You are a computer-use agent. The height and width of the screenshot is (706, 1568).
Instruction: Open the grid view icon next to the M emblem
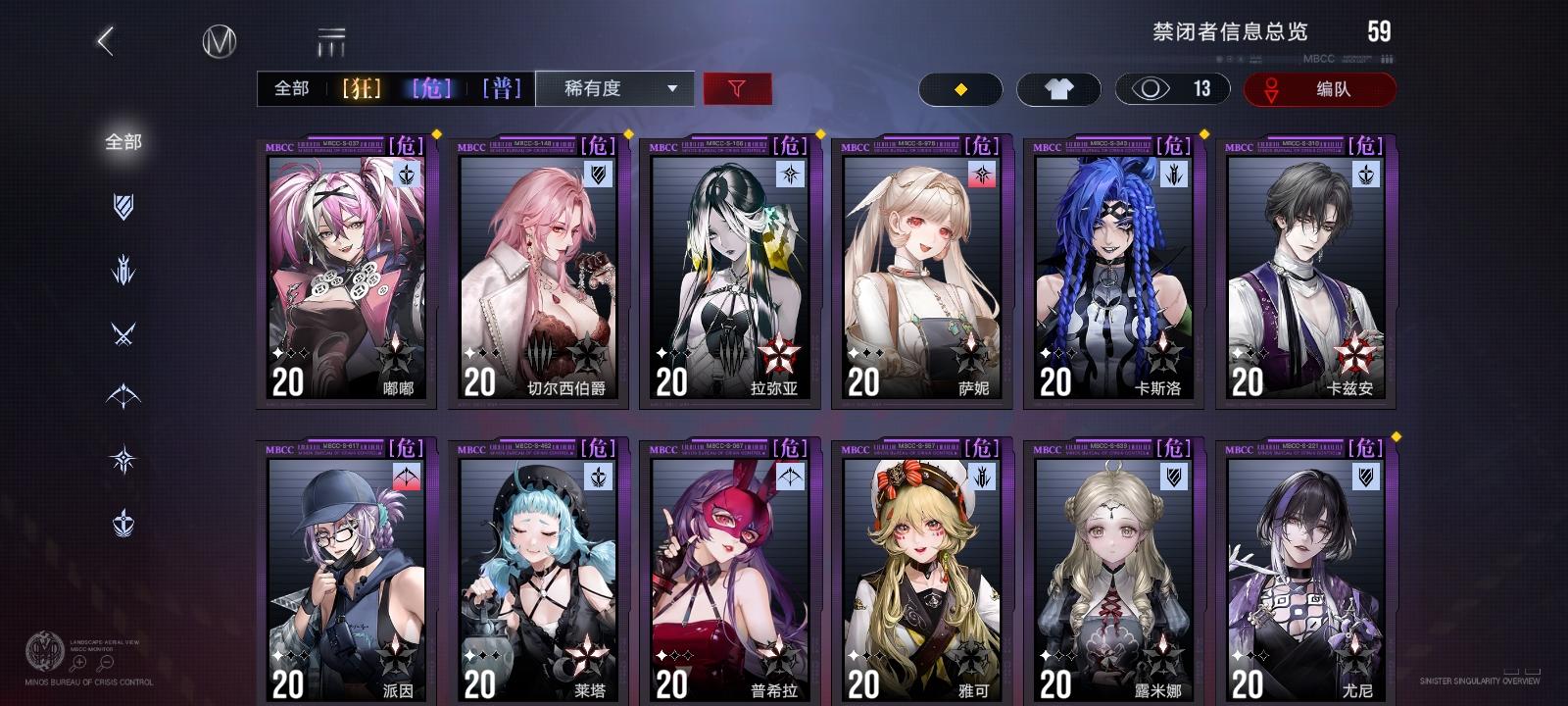(x=332, y=40)
